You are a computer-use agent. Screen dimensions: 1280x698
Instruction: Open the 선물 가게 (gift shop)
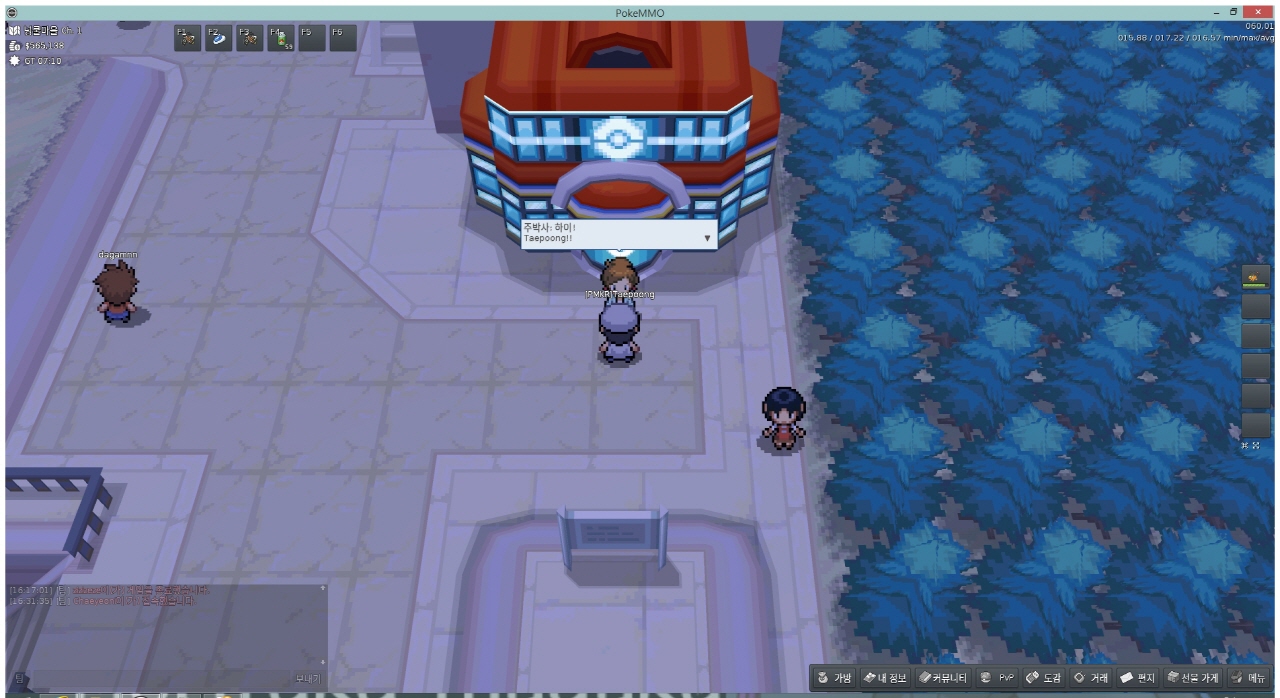(1193, 678)
